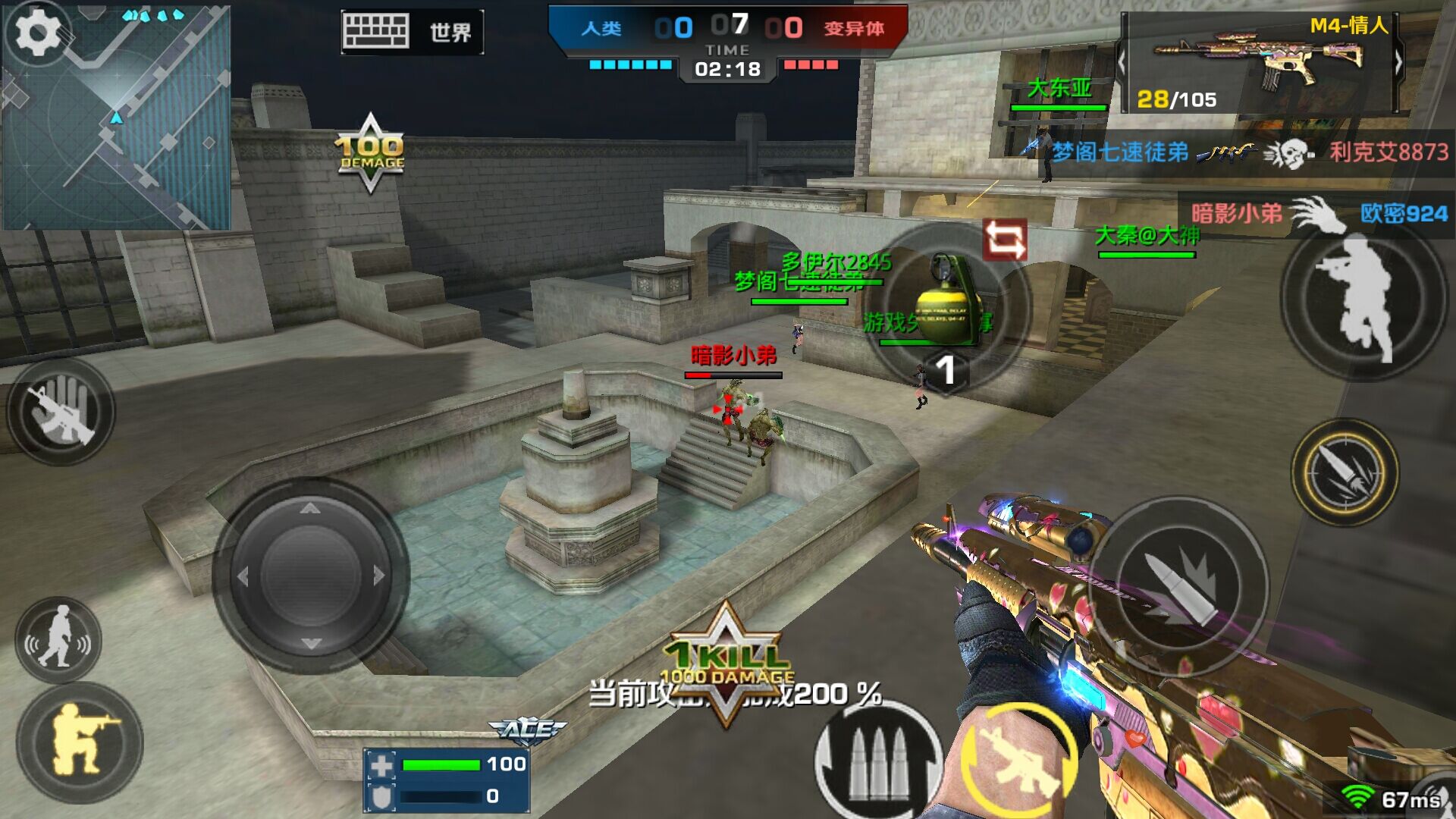Open the gear settings menu
The height and width of the screenshot is (819, 1456).
[37, 33]
